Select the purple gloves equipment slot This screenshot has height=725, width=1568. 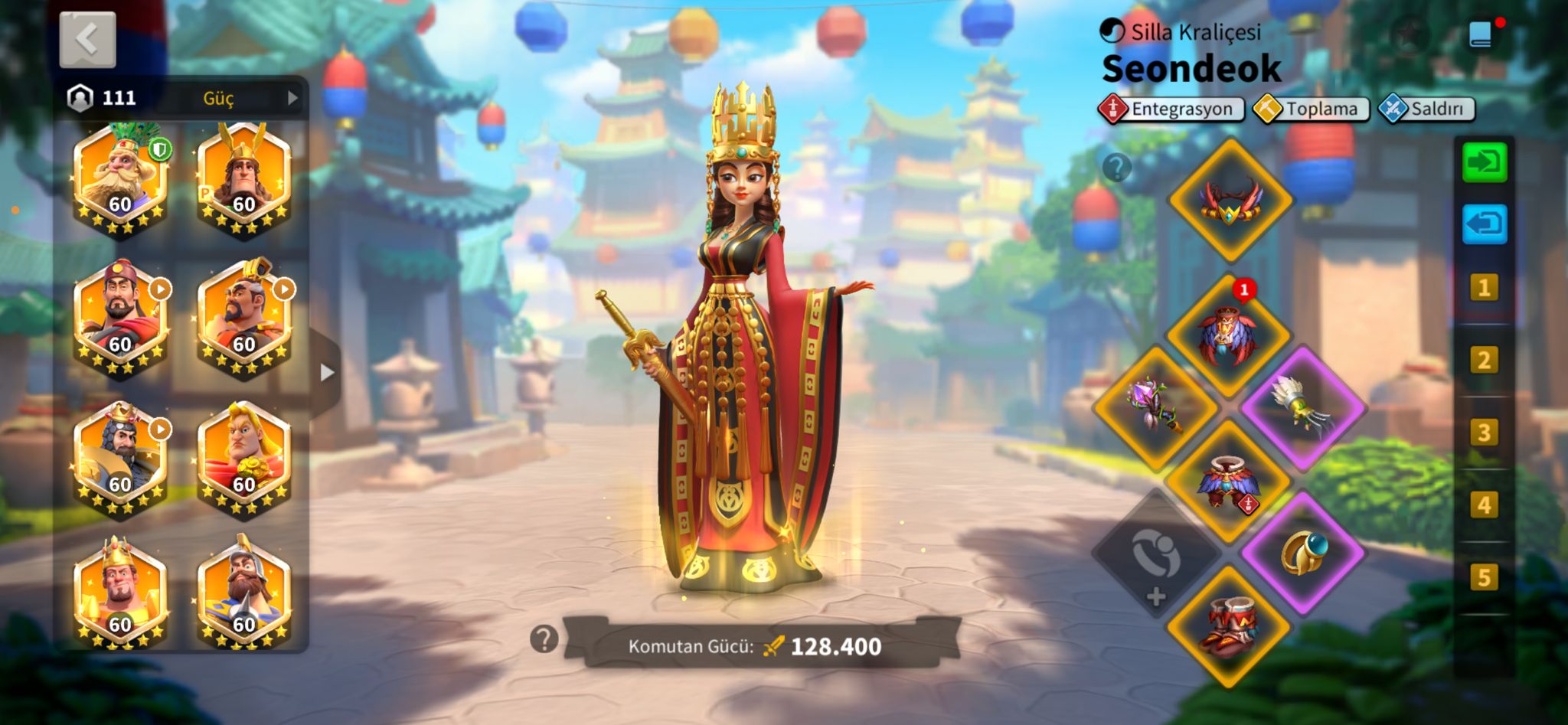[x=1302, y=407]
